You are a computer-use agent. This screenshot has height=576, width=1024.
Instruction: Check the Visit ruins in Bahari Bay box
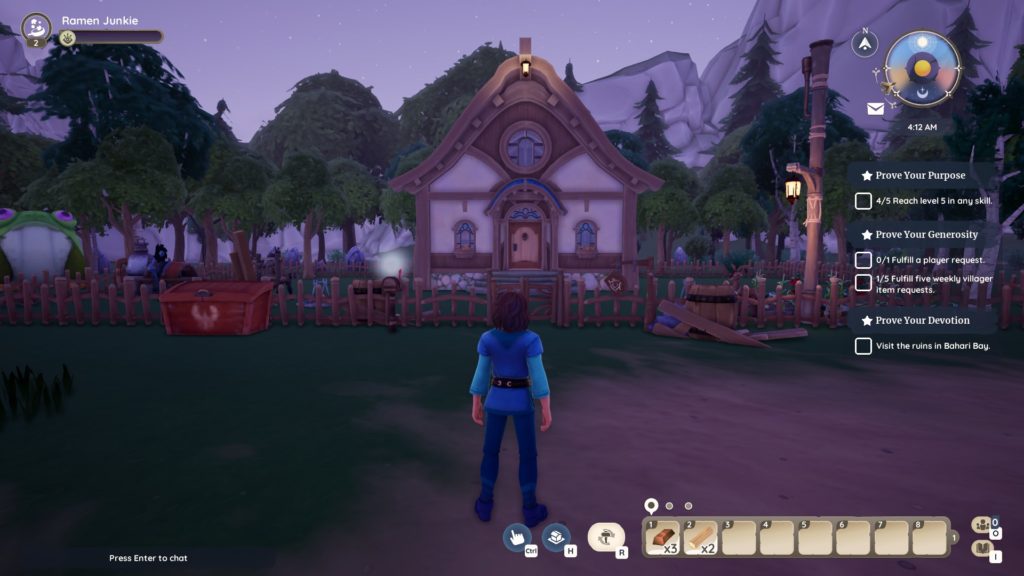point(863,346)
